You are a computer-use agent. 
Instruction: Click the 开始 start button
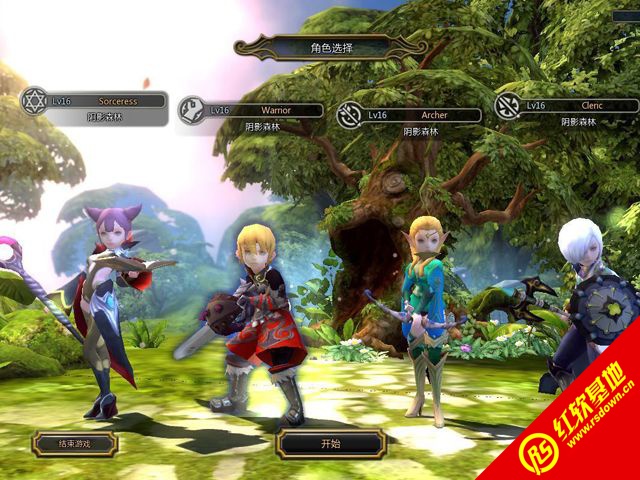[x=331, y=443]
